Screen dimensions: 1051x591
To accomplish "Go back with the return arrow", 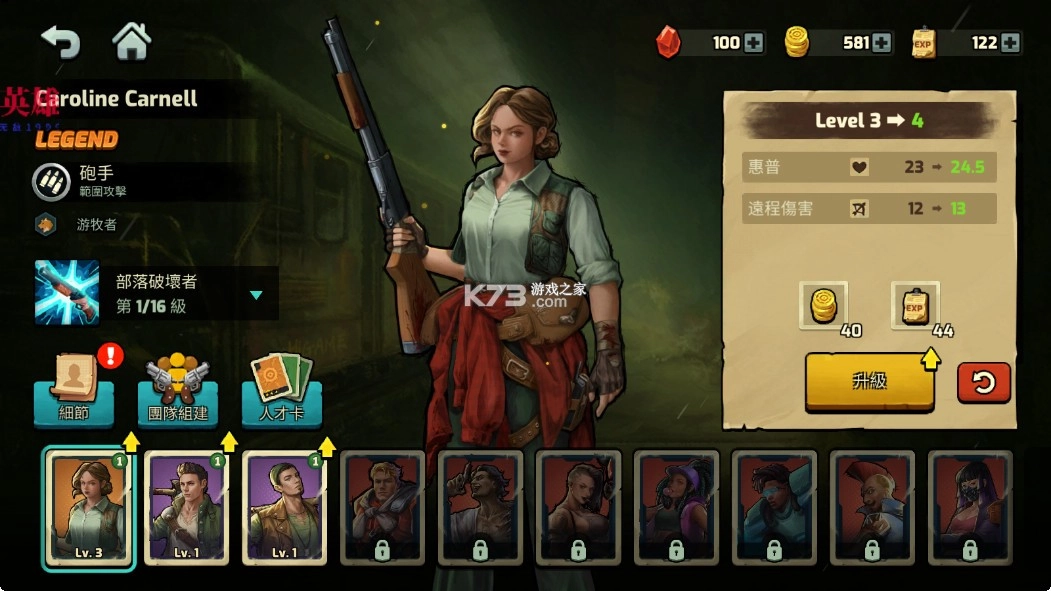I will tap(60, 41).
